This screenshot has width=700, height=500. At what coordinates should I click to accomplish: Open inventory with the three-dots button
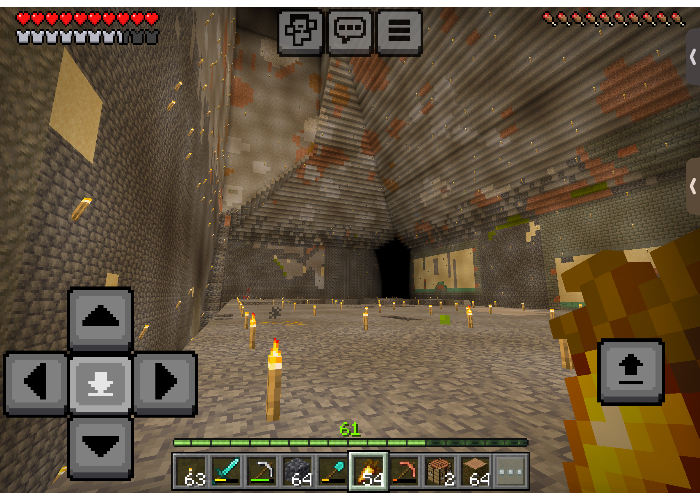click(x=510, y=471)
